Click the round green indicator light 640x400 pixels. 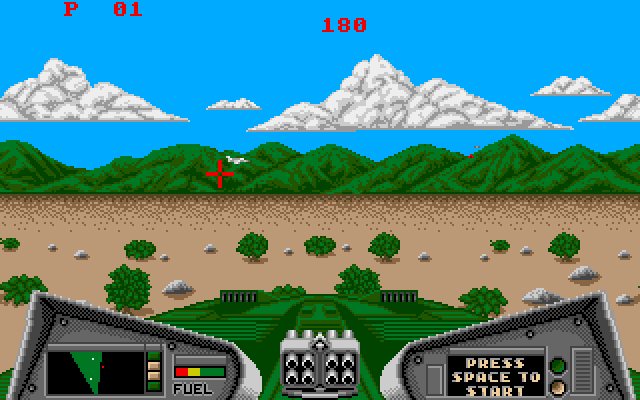click(x=558, y=364)
